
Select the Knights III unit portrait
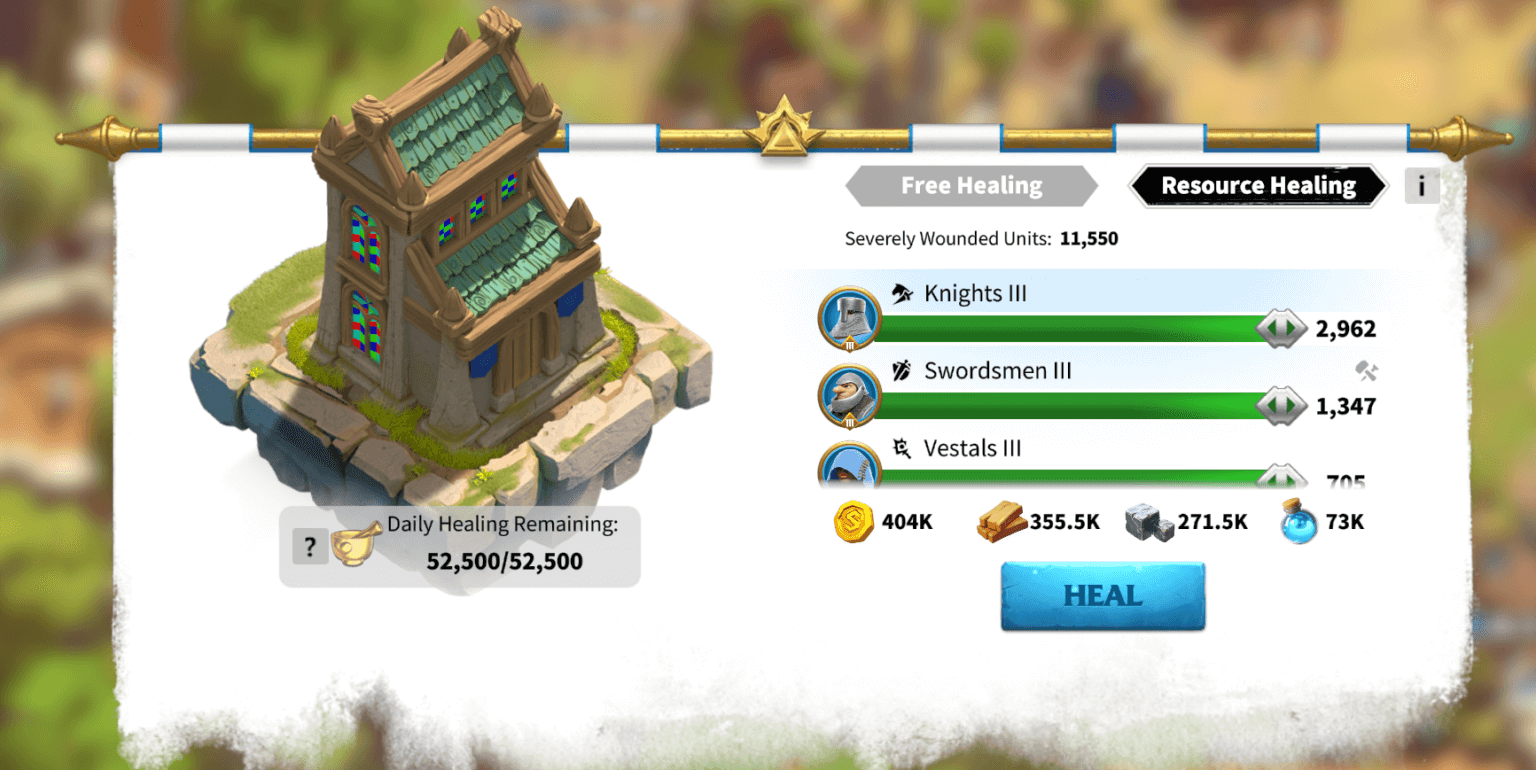point(849,318)
